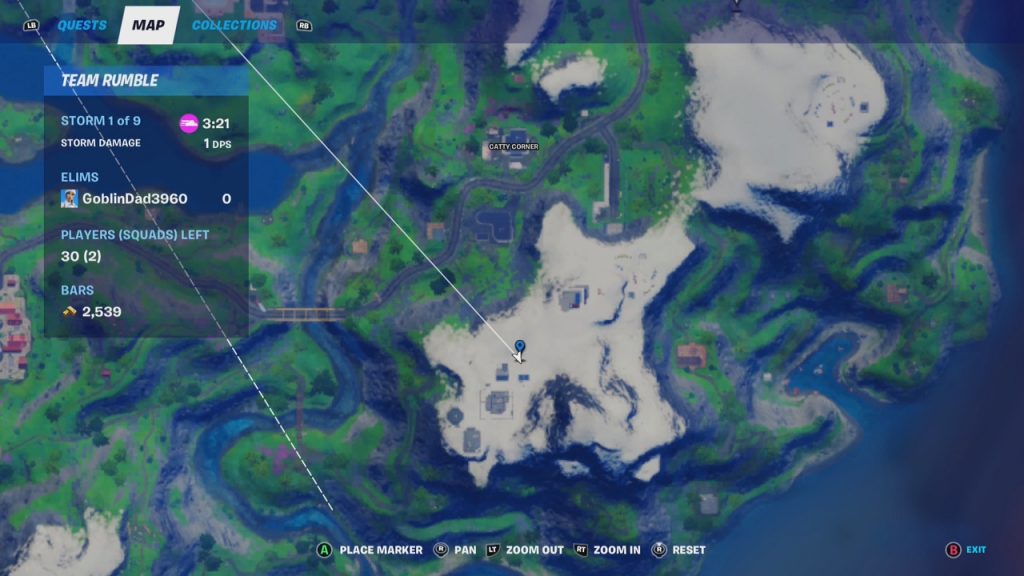
Task: Select the Catty Corner location label
Action: (513, 147)
